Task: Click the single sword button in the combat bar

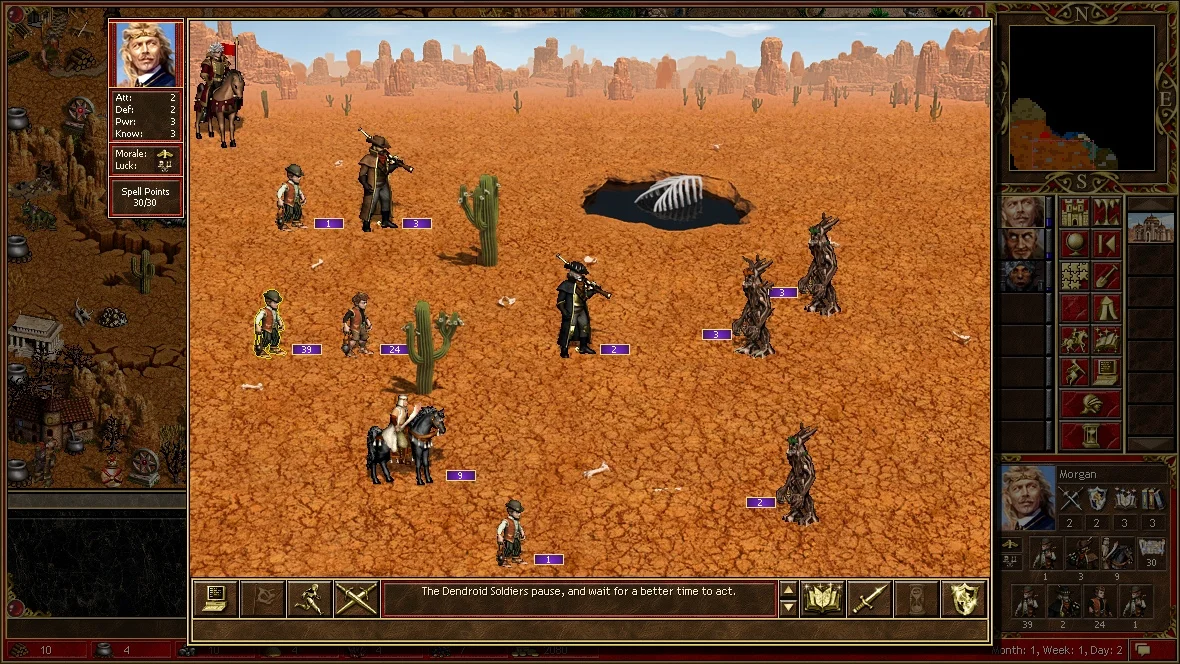Action: pos(869,598)
